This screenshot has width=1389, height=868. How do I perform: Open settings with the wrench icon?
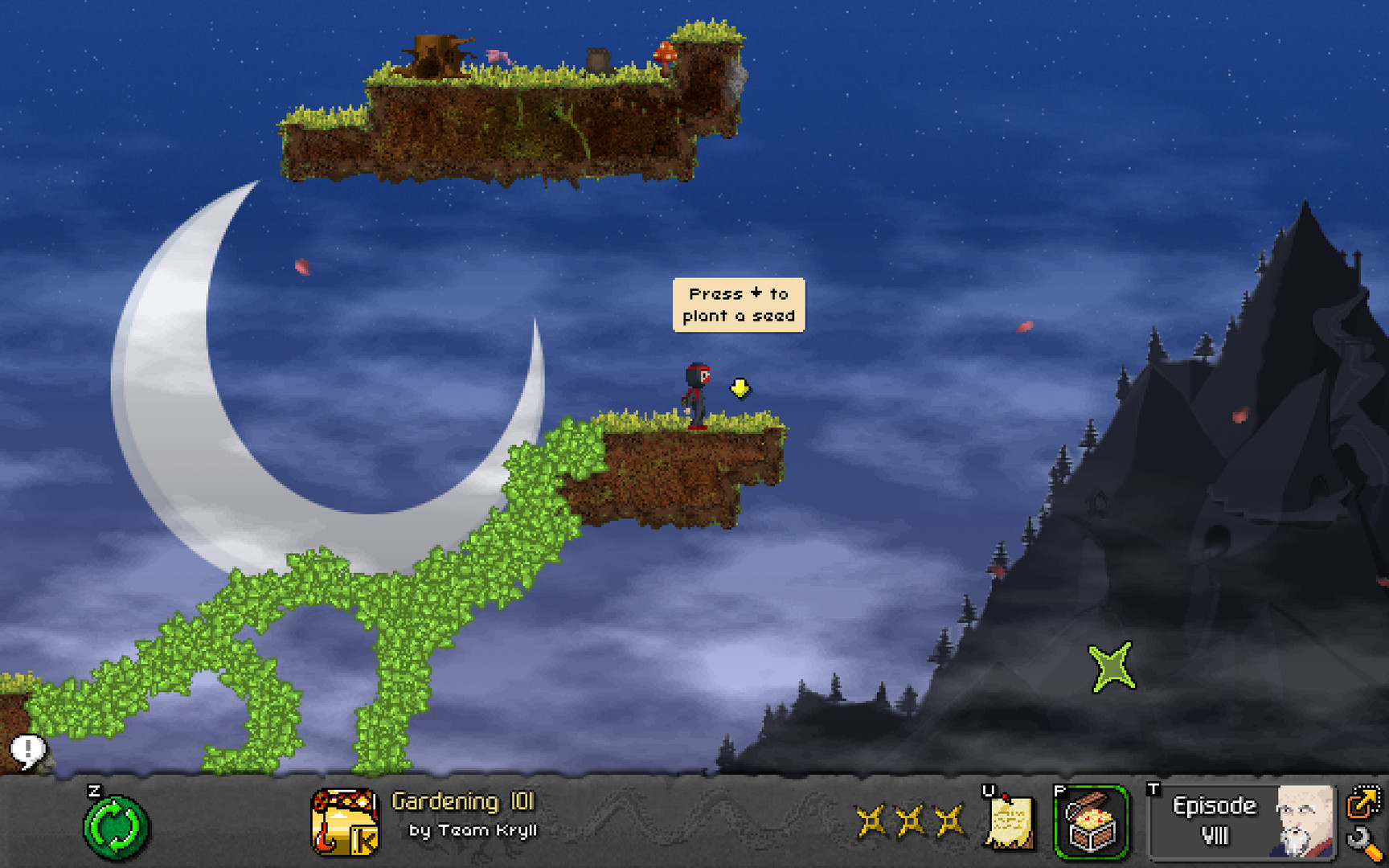tap(1364, 844)
